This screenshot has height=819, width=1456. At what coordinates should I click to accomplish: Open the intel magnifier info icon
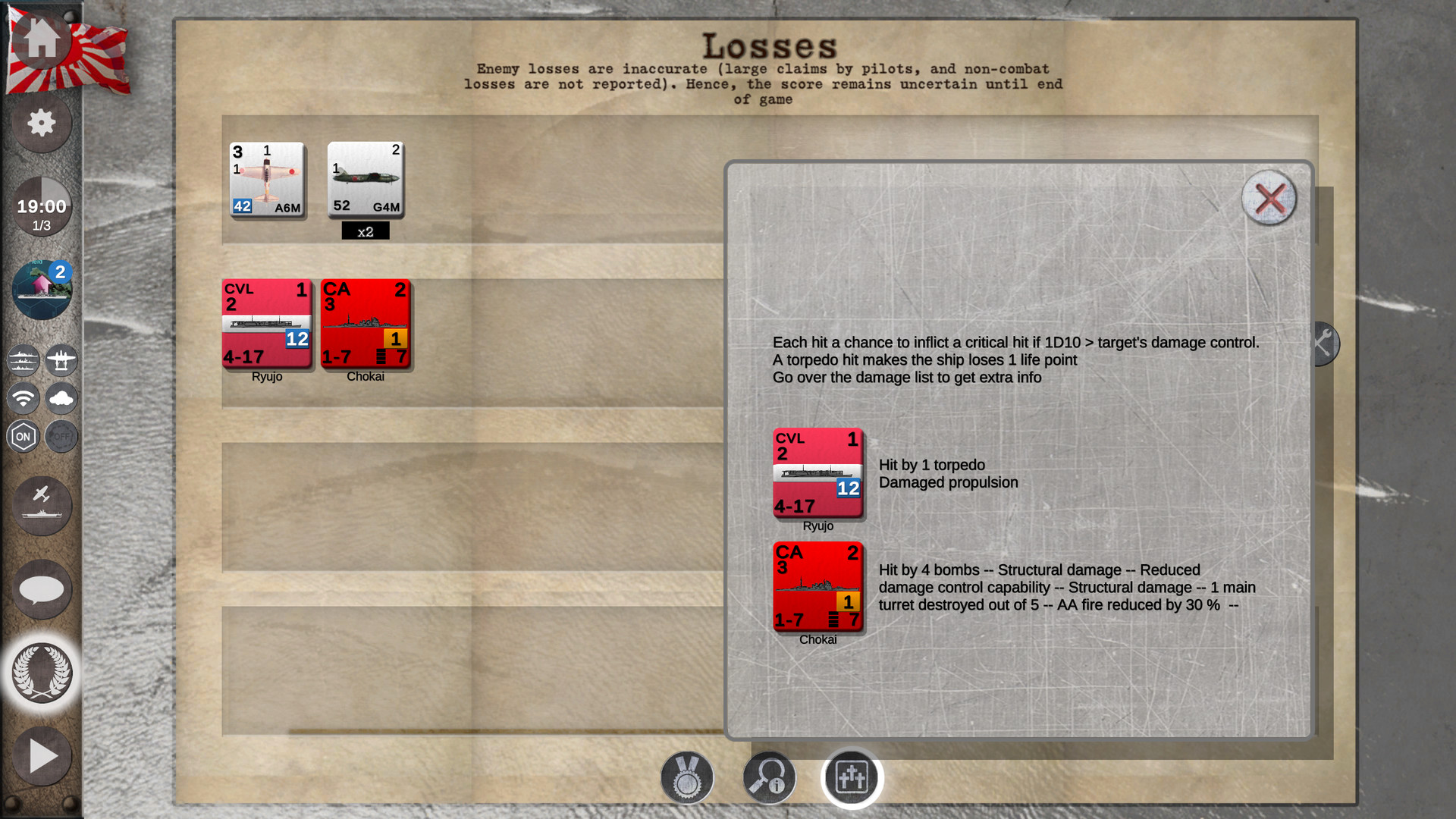click(x=768, y=777)
